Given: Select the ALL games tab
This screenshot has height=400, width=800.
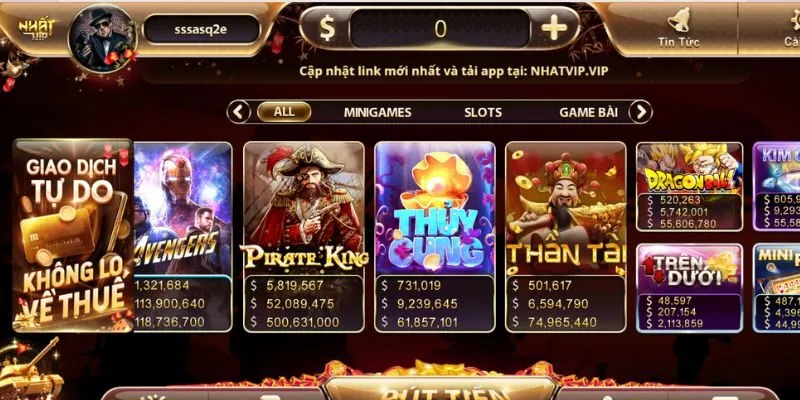Looking at the screenshot, I should (284, 112).
